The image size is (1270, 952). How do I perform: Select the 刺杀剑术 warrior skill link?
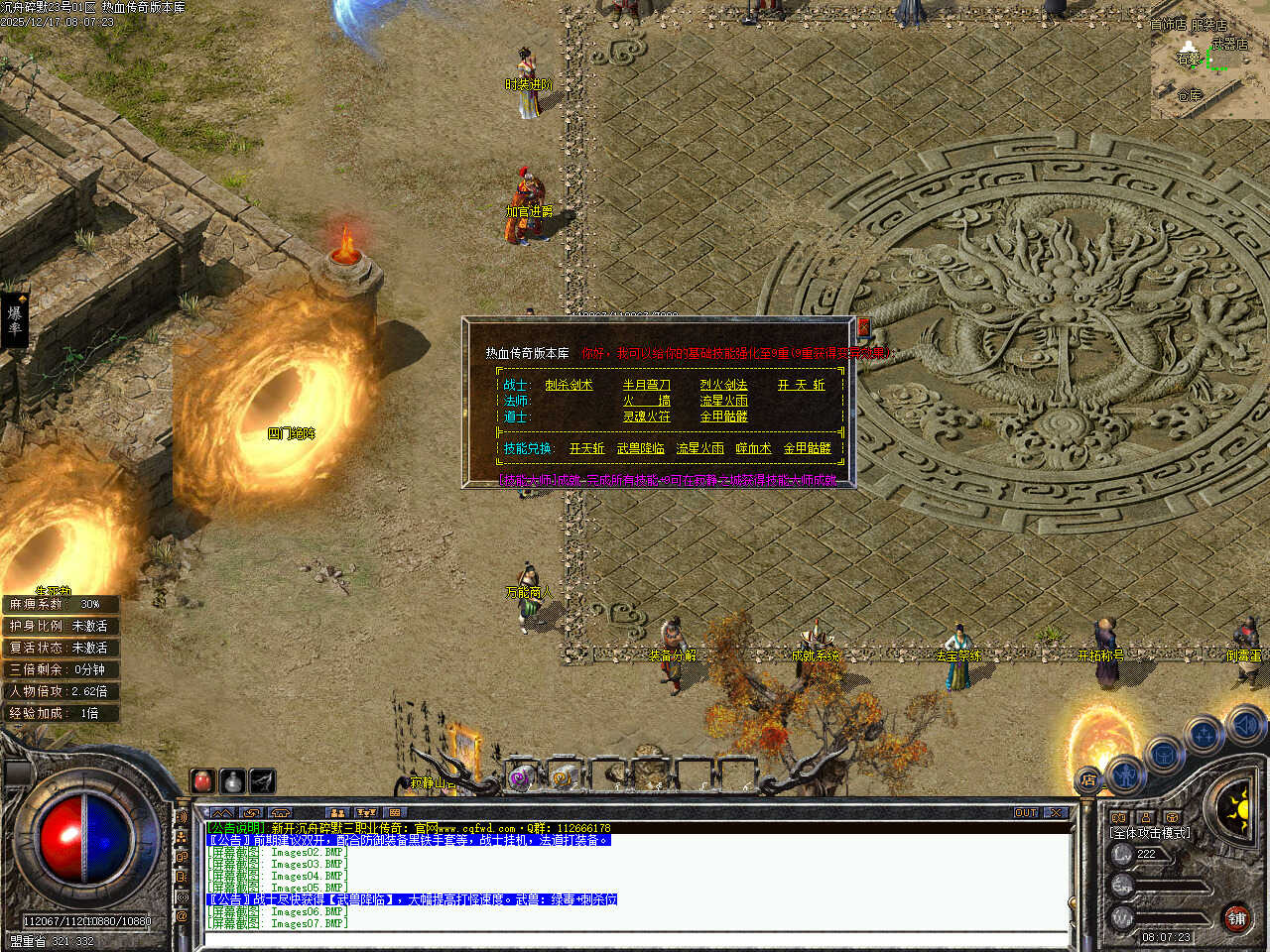click(x=569, y=385)
